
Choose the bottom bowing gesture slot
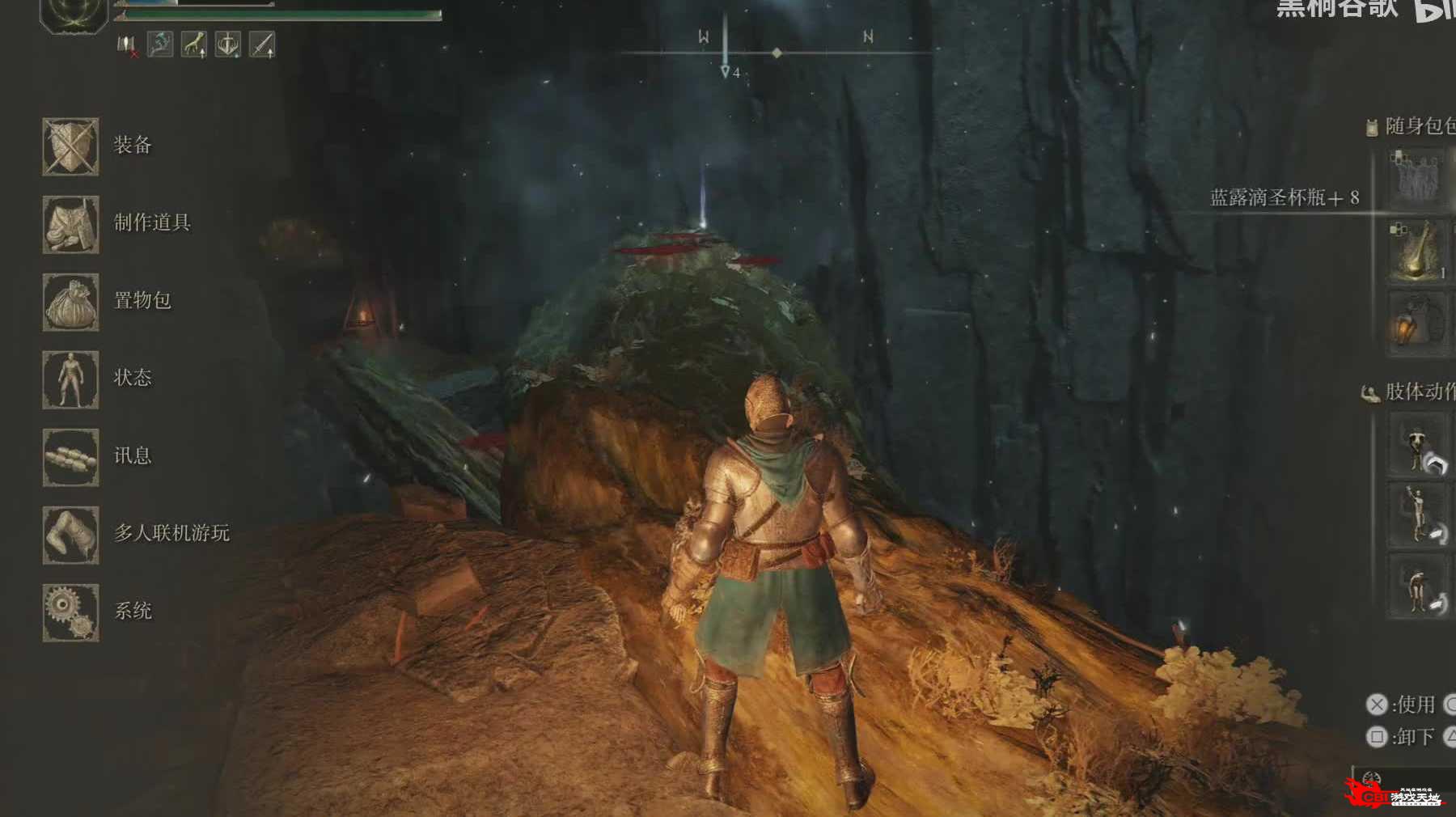[1417, 586]
